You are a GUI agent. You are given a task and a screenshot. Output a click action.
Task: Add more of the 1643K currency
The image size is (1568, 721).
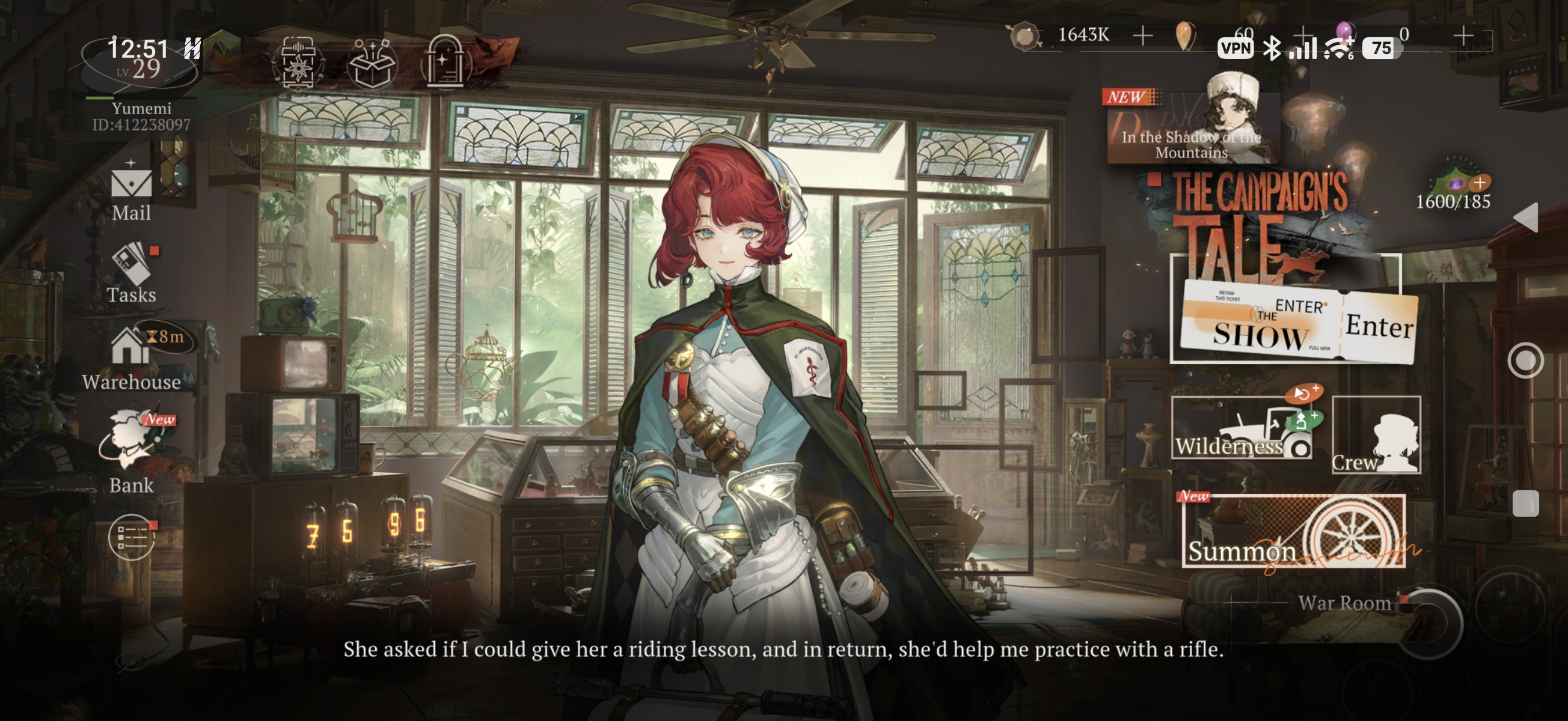pyautogui.click(x=1142, y=35)
